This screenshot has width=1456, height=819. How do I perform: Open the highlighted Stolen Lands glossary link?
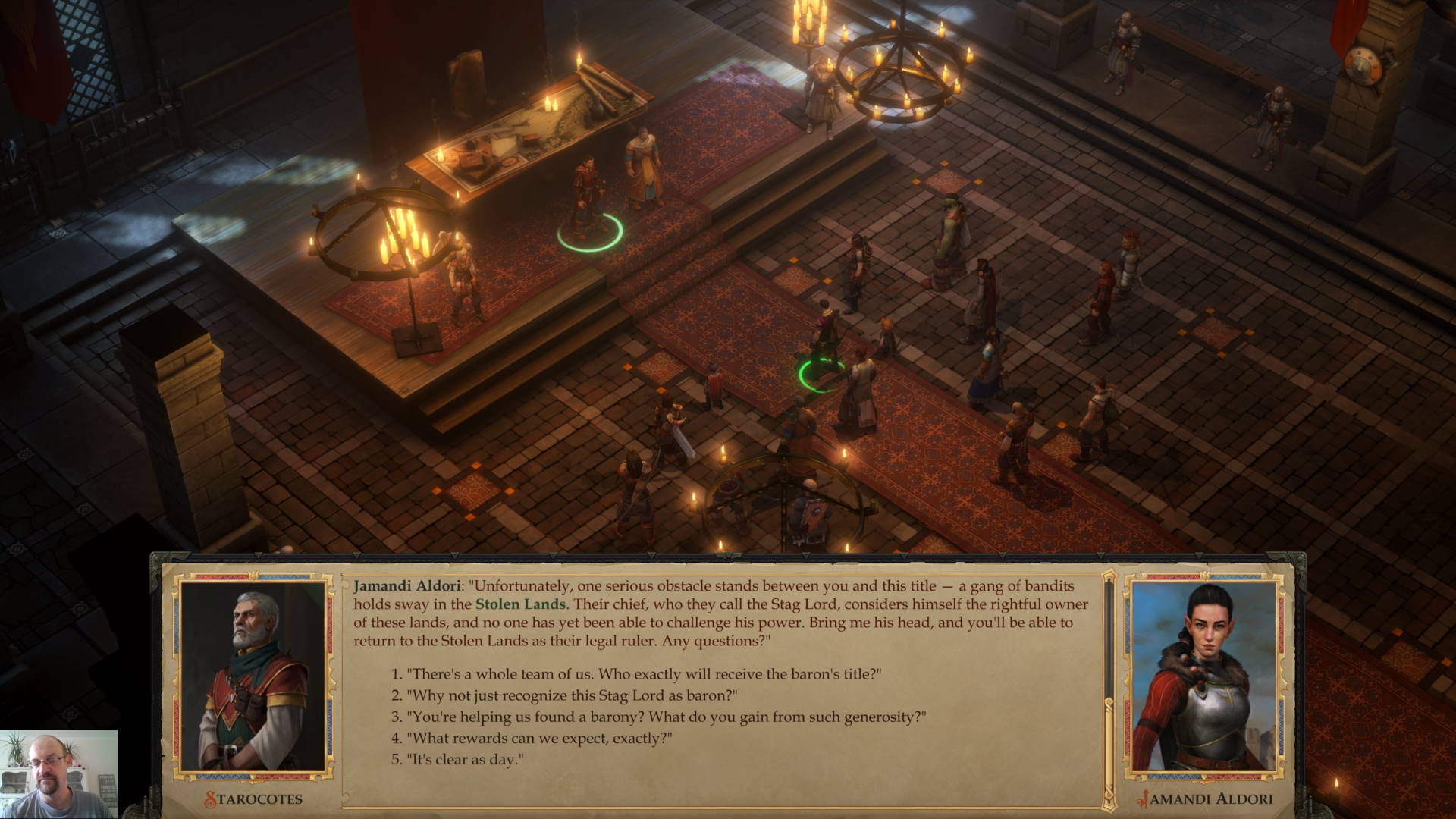coord(520,604)
